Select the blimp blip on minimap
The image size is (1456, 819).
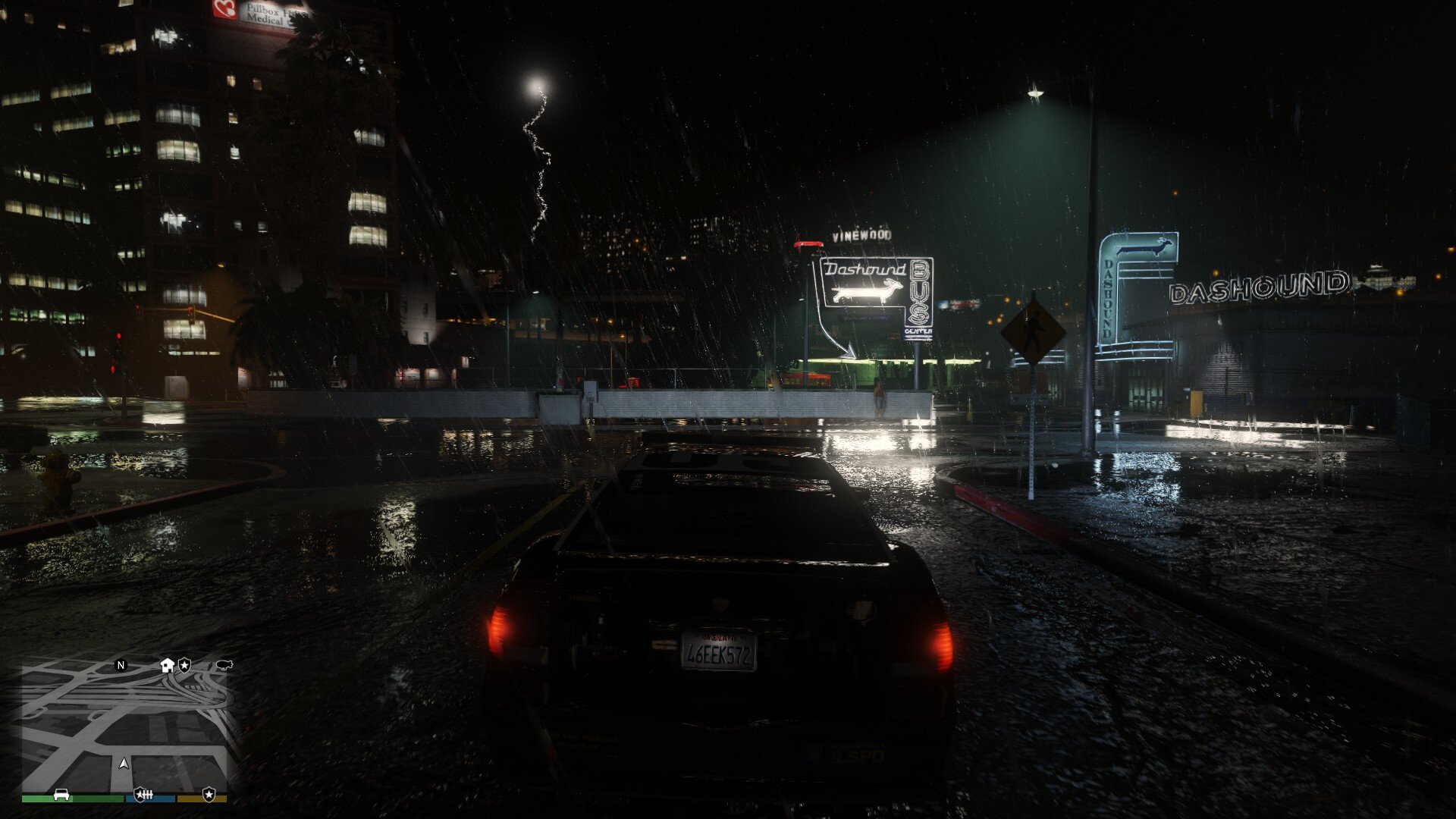coord(224,665)
